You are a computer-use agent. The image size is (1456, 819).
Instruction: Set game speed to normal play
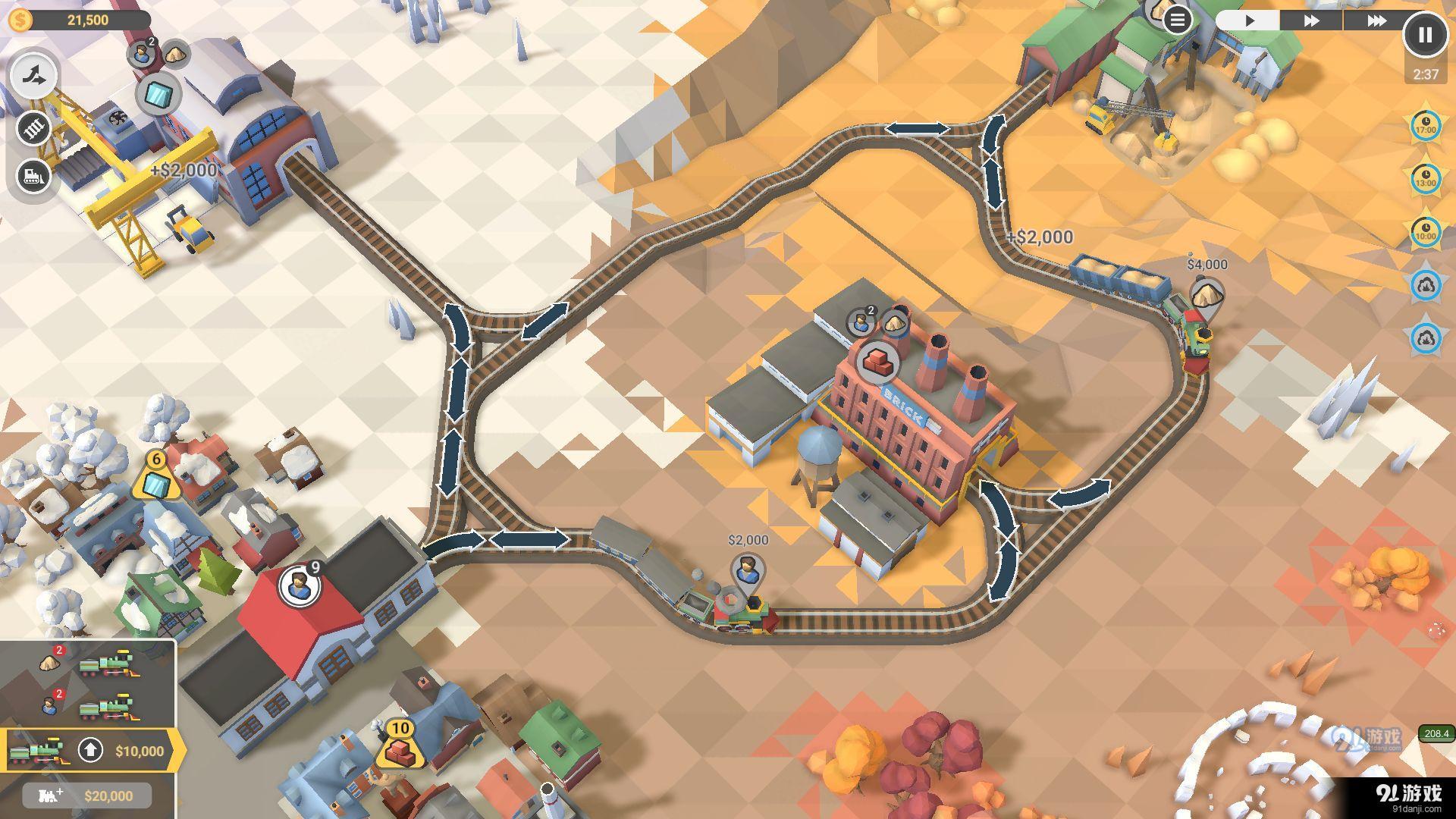pyautogui.click(x=1250, y=20)
